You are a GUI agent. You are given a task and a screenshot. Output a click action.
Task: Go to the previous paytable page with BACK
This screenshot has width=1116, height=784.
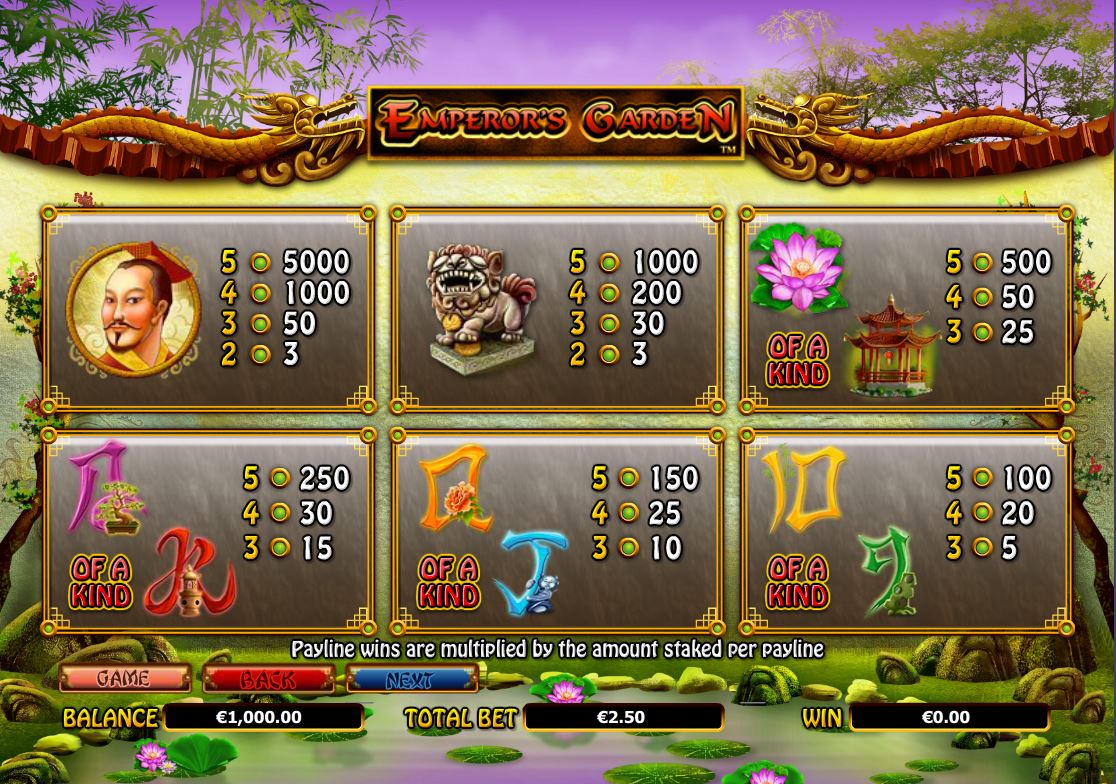point(268,679)
